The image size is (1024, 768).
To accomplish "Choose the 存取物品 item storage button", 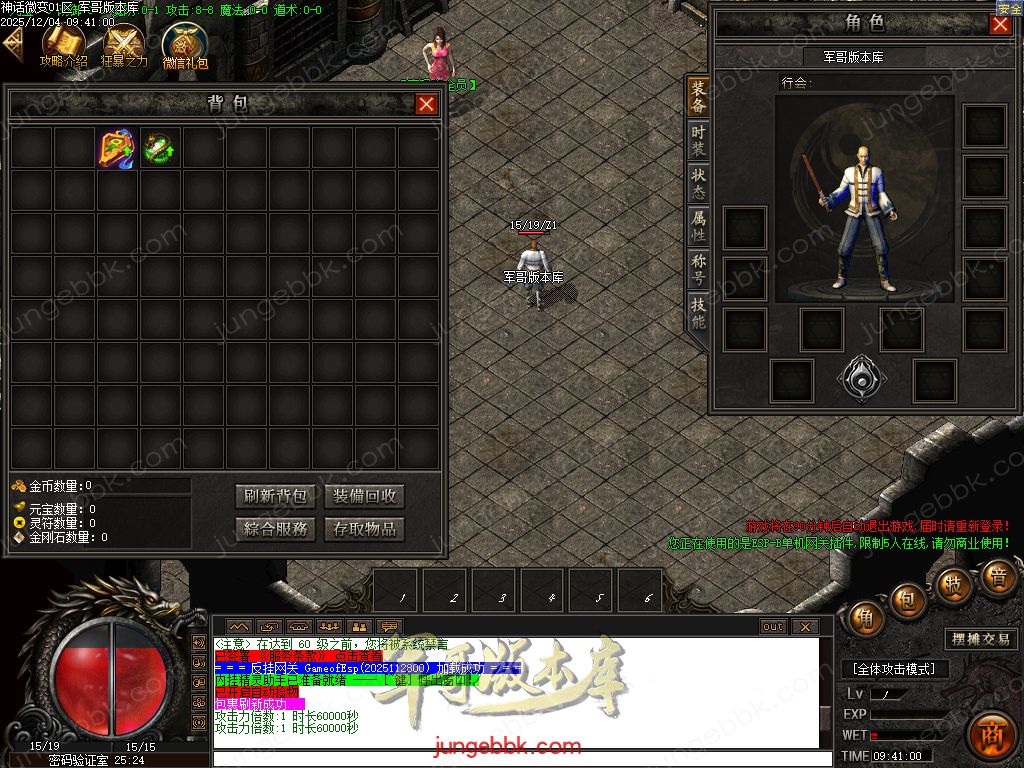I will coord(364,529).
